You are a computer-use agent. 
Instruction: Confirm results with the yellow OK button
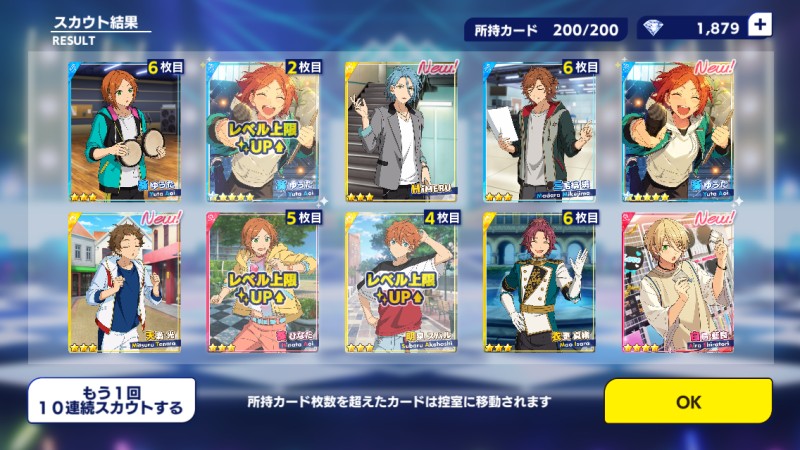coord(688,401)
